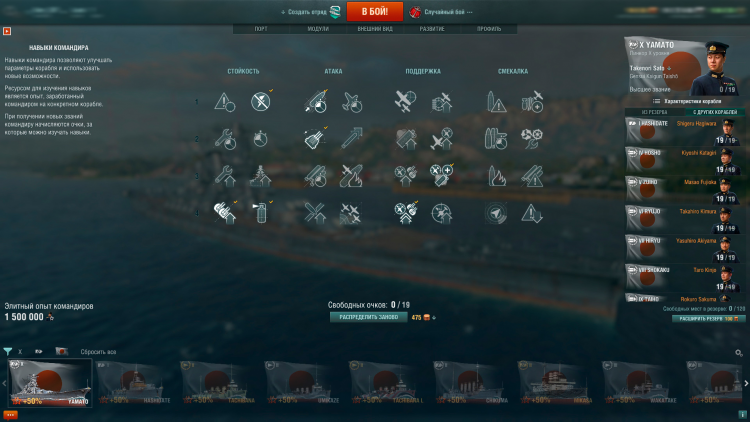The width and height of the screenshot is (750, 422).
Task: Clear ship filters with Сбросить все
Action: coord(97,352)
